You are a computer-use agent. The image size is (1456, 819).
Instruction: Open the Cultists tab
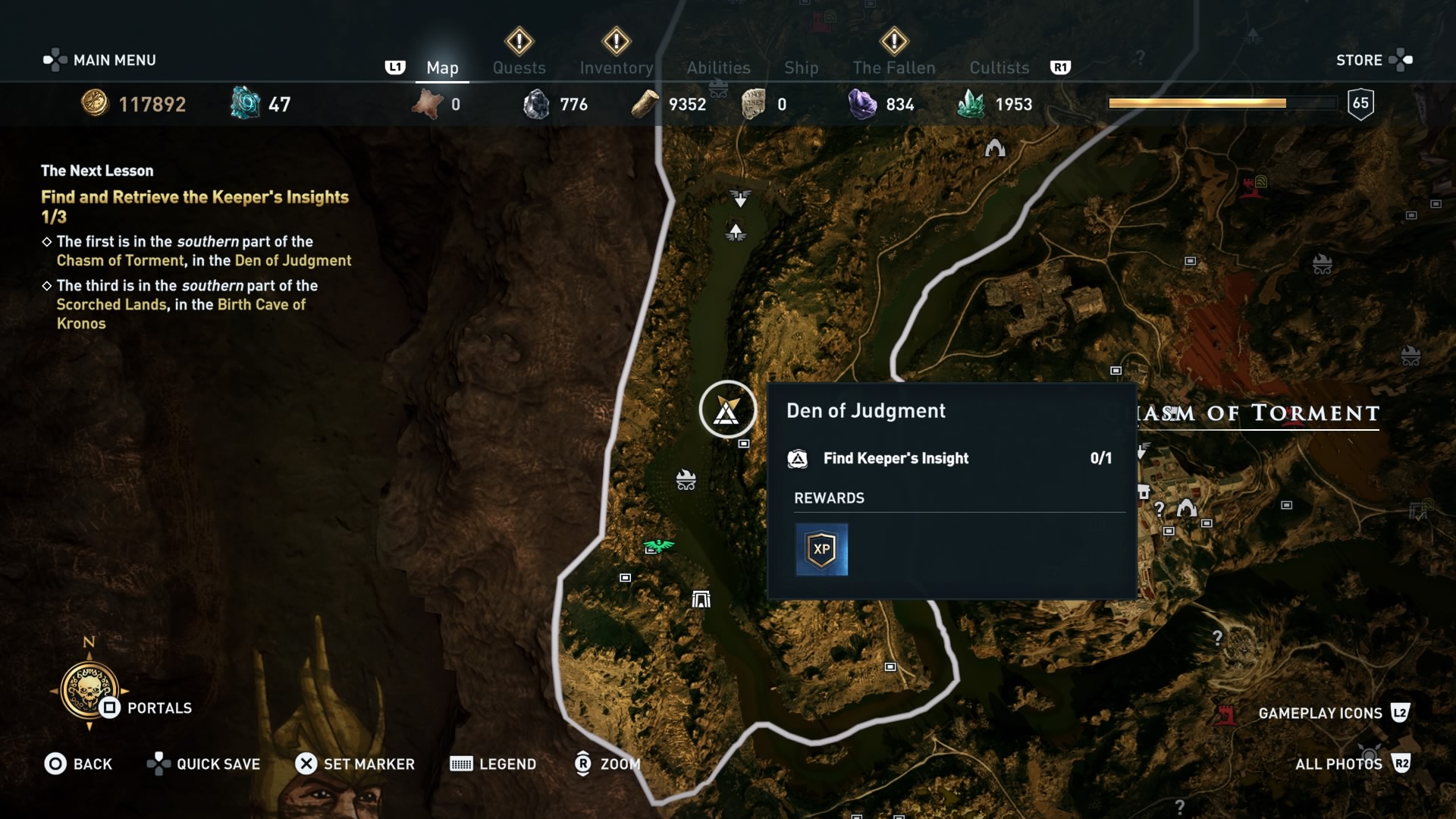click(x=999, y=67)
